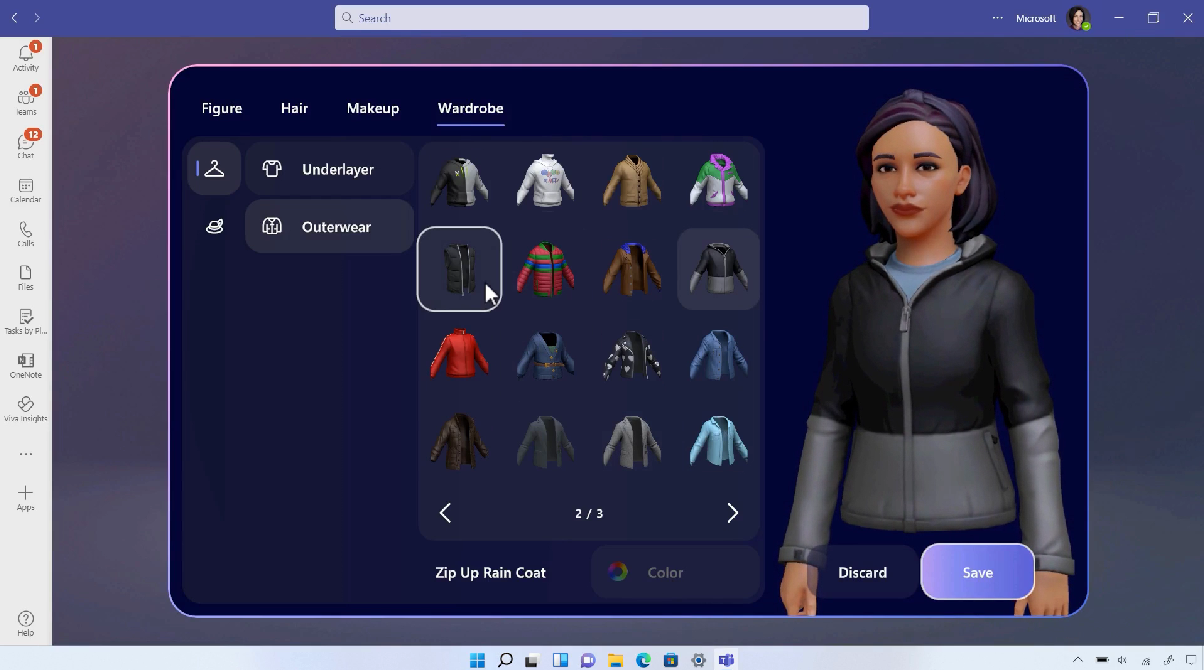Discard the avatar changes
Viewport: 1204px width, 670px height.
pos(862,573)
